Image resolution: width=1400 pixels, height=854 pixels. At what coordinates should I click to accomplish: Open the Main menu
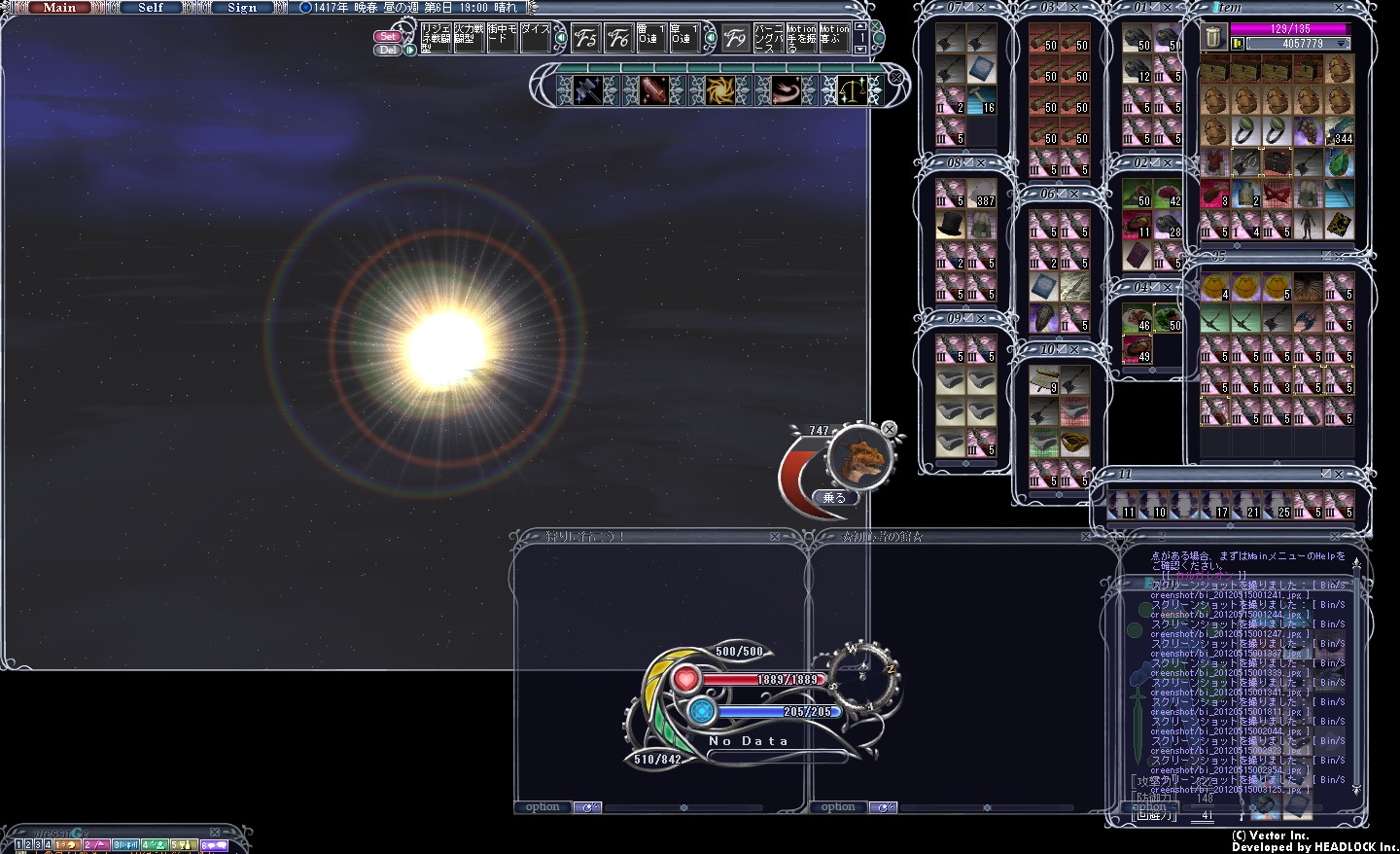point(59,8)
